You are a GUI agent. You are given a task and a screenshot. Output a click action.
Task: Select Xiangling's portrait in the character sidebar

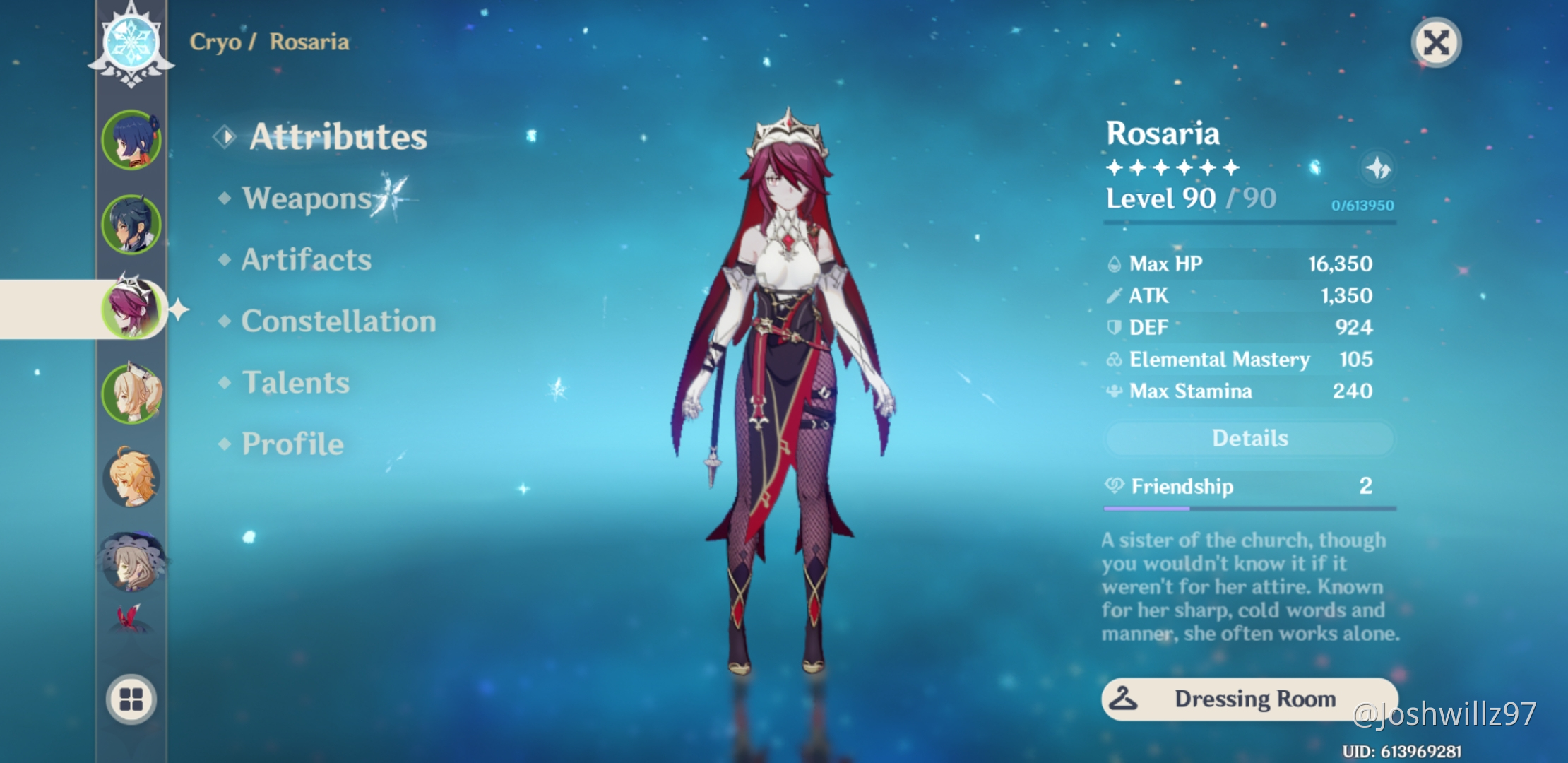coord(131,138)
